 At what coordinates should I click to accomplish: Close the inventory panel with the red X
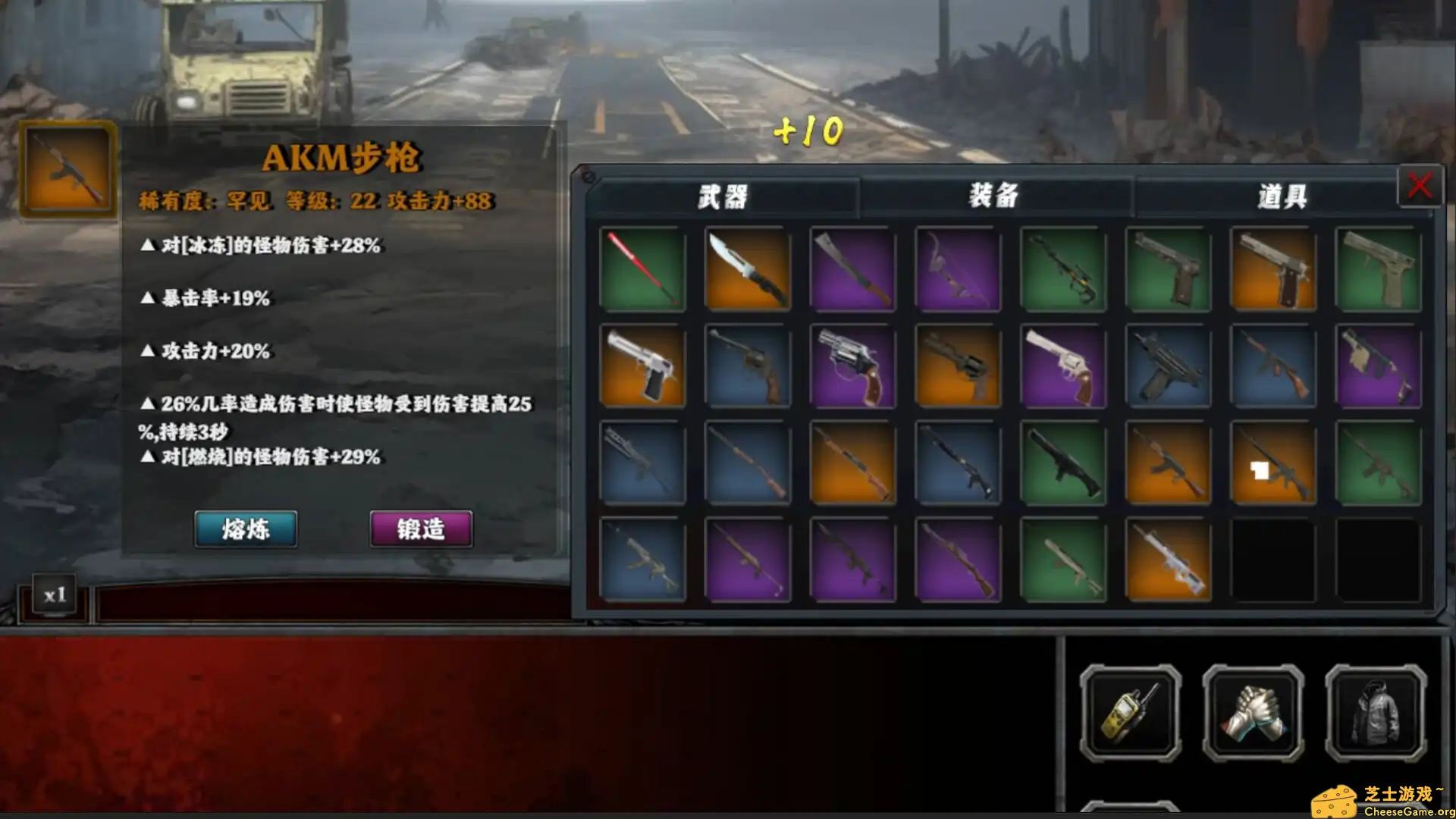click(x=1420, y=187)
